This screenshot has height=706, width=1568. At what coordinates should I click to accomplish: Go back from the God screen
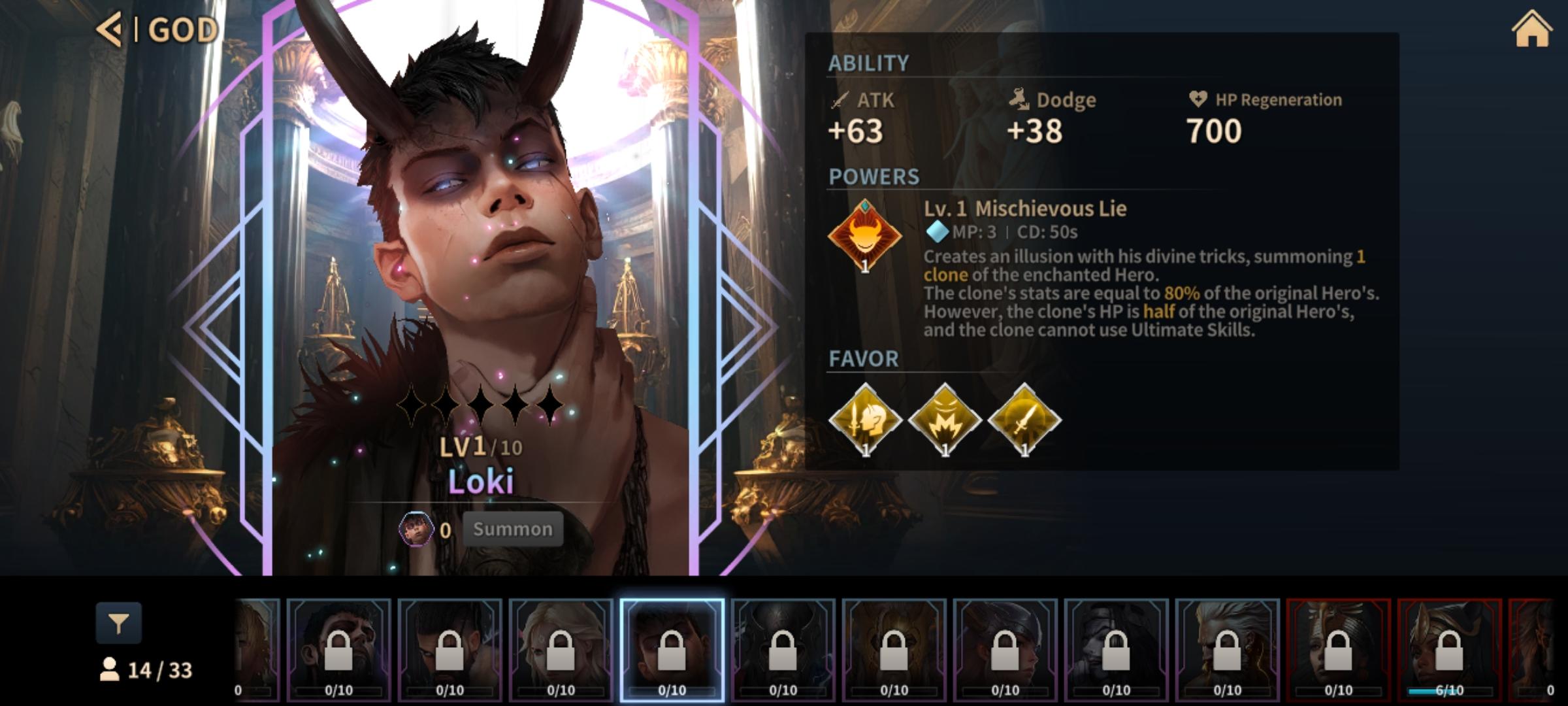tap(110, 29)
